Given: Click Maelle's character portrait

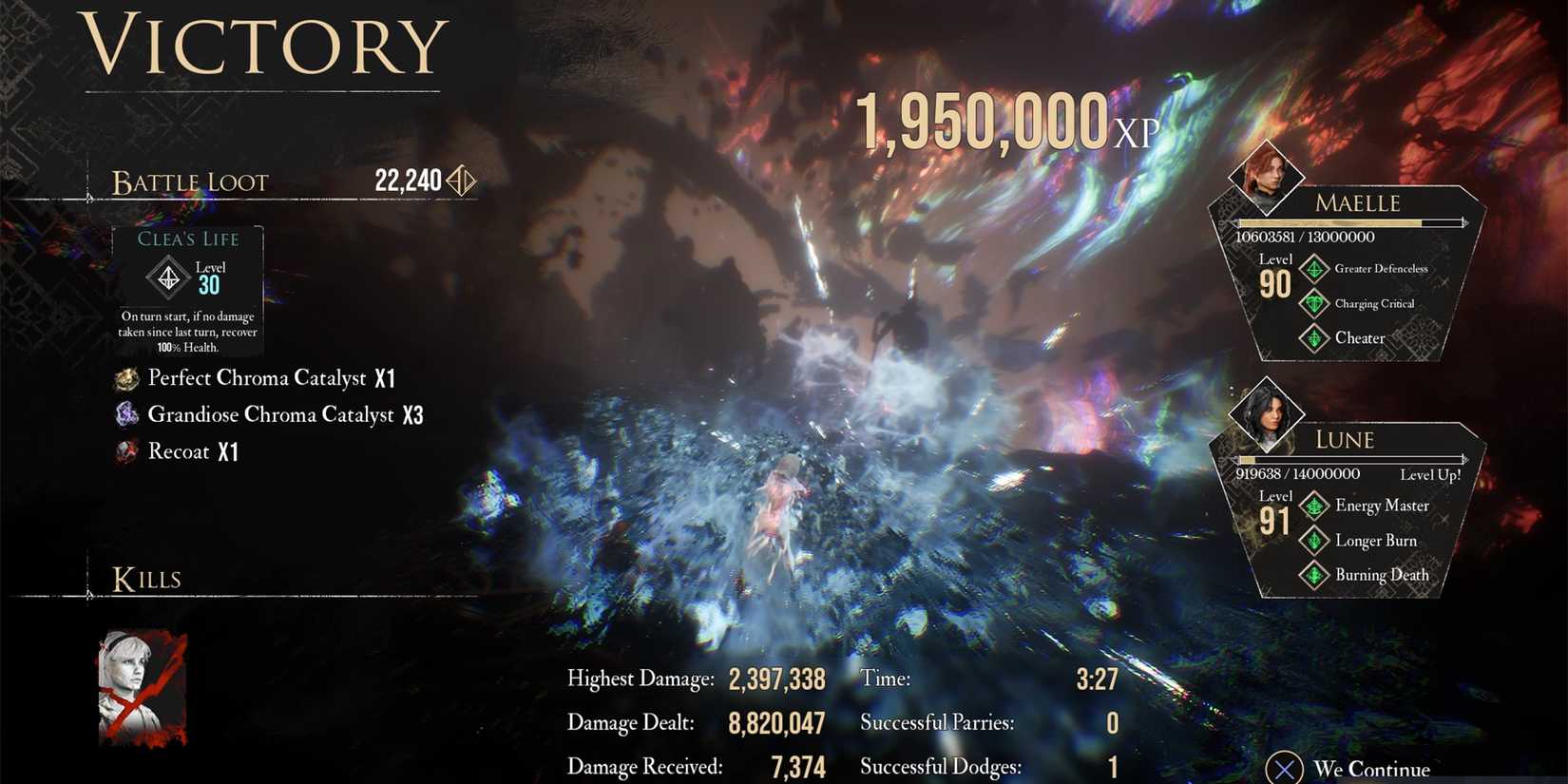Looking at the screenshot, I should click(1267, 179).
